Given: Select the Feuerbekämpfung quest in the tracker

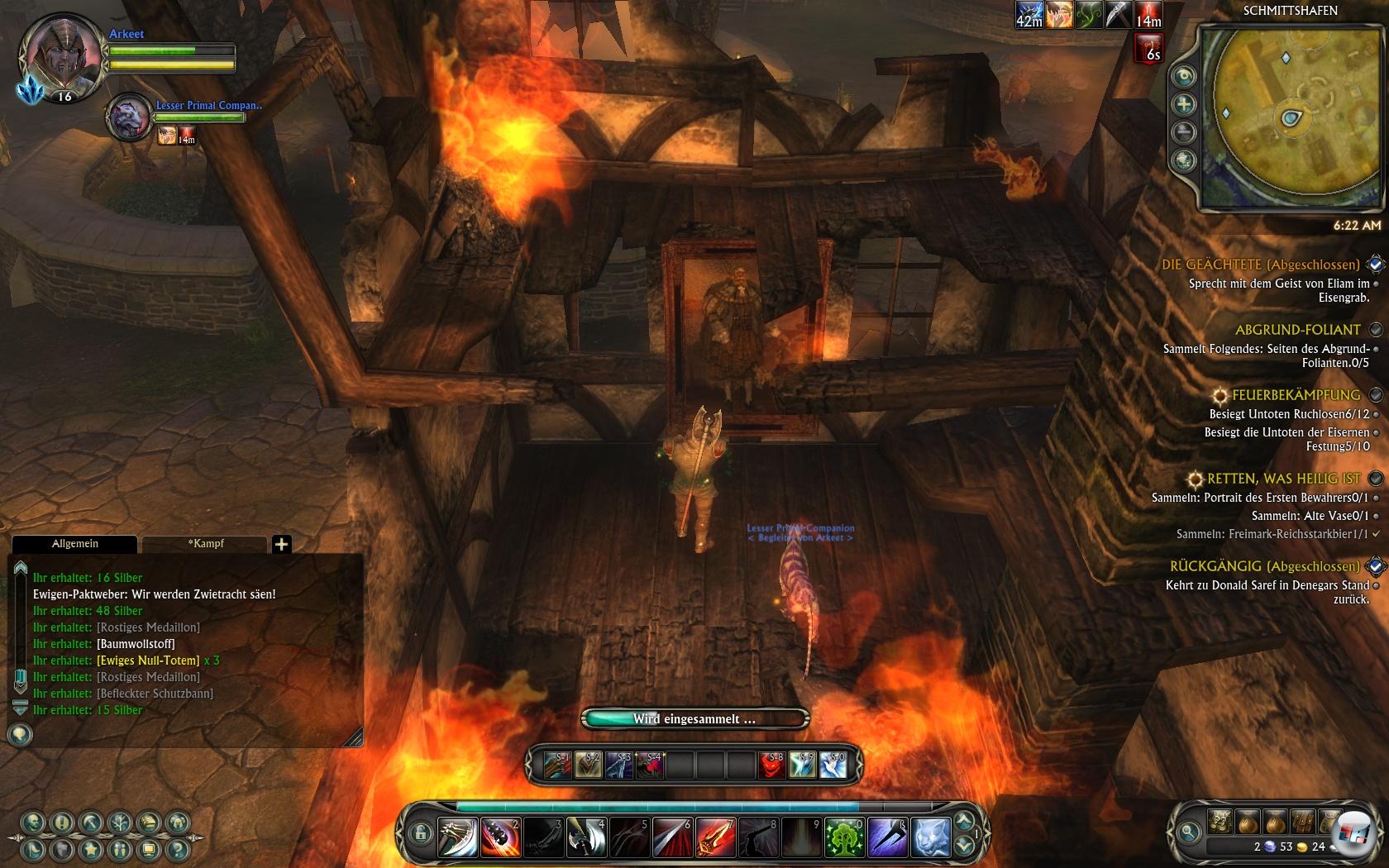Looking at the screenshot, I should pyautogui.click(x=1295, y=395).
